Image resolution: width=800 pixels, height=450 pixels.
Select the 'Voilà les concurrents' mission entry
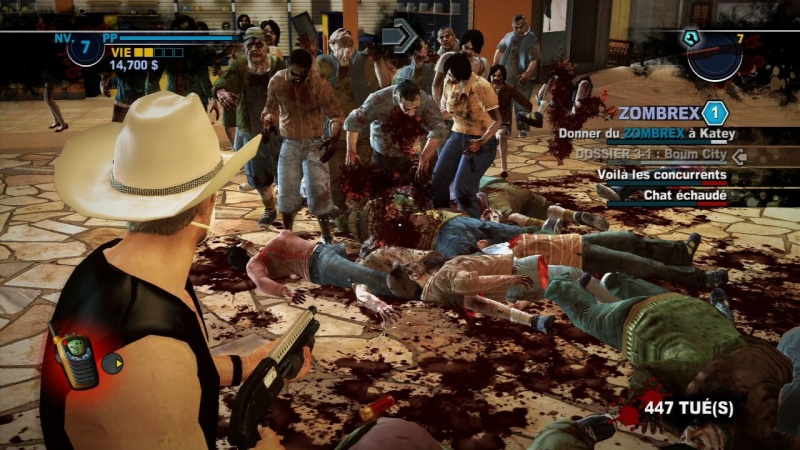[x=661, y=175]
